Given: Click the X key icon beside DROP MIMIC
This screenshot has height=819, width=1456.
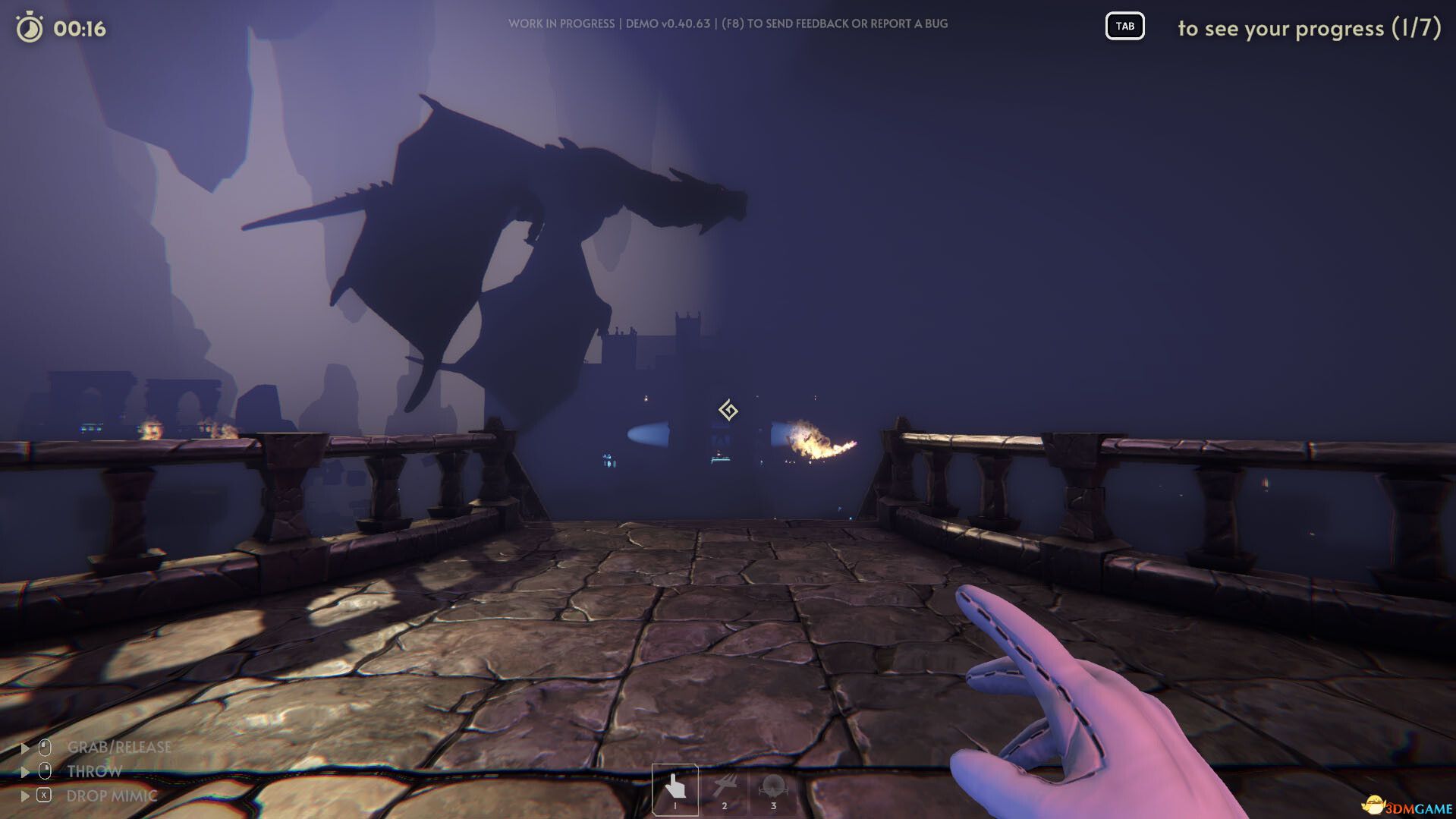Looking at the screenshot, I should click(x=44, y=795).
